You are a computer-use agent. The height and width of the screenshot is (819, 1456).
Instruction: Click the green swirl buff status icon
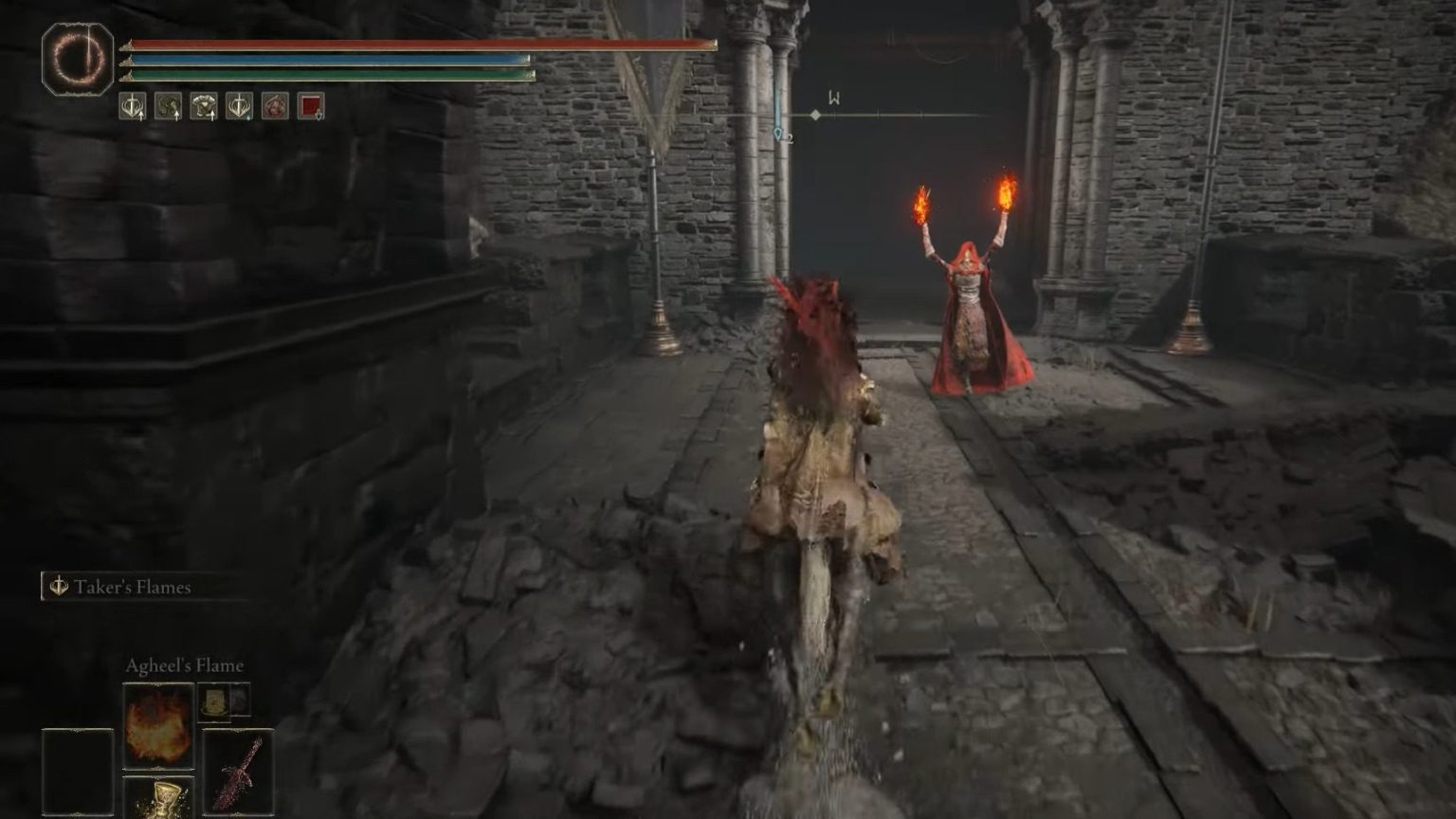pos(167,106)
